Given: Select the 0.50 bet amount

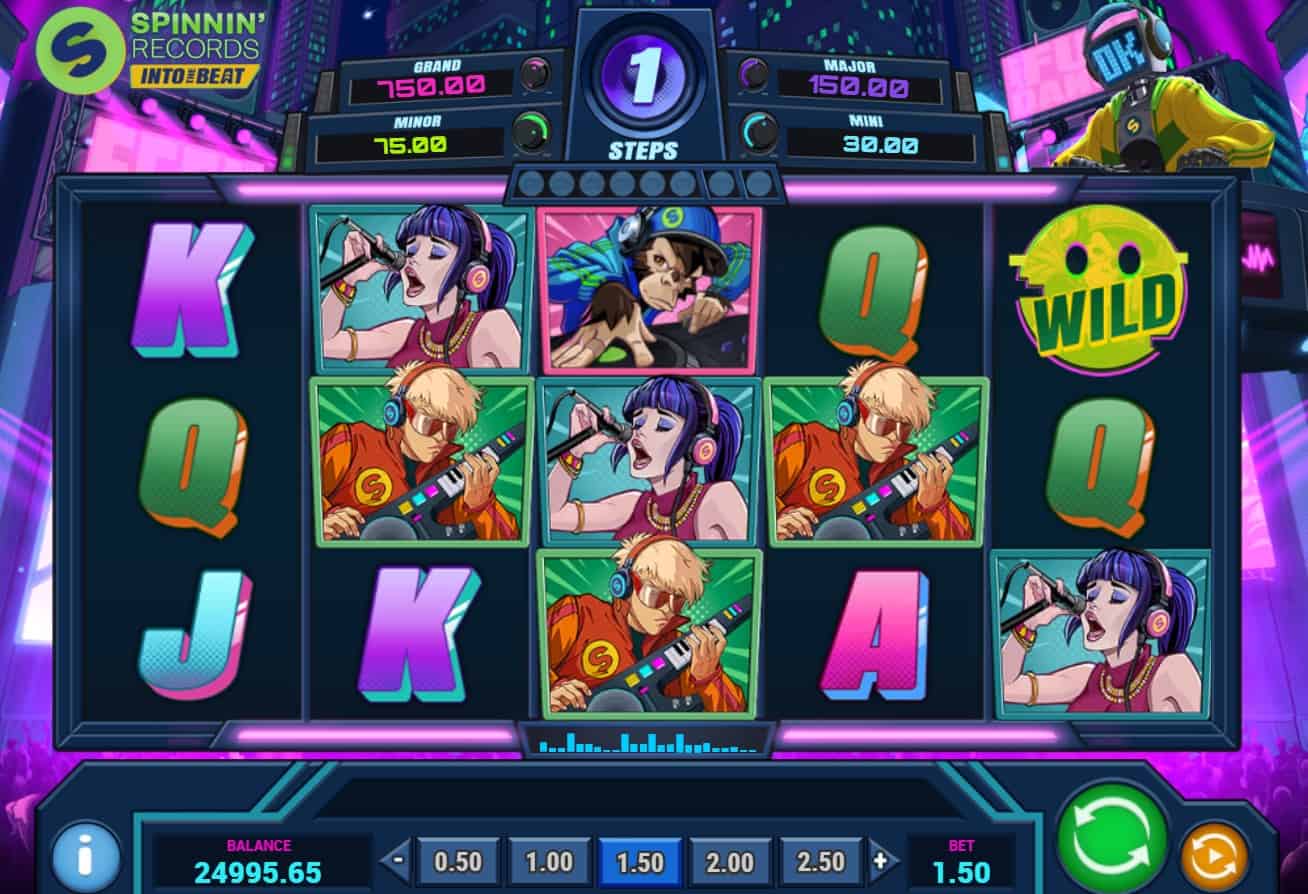Looking at the screenshot, I should pos(459,862).
